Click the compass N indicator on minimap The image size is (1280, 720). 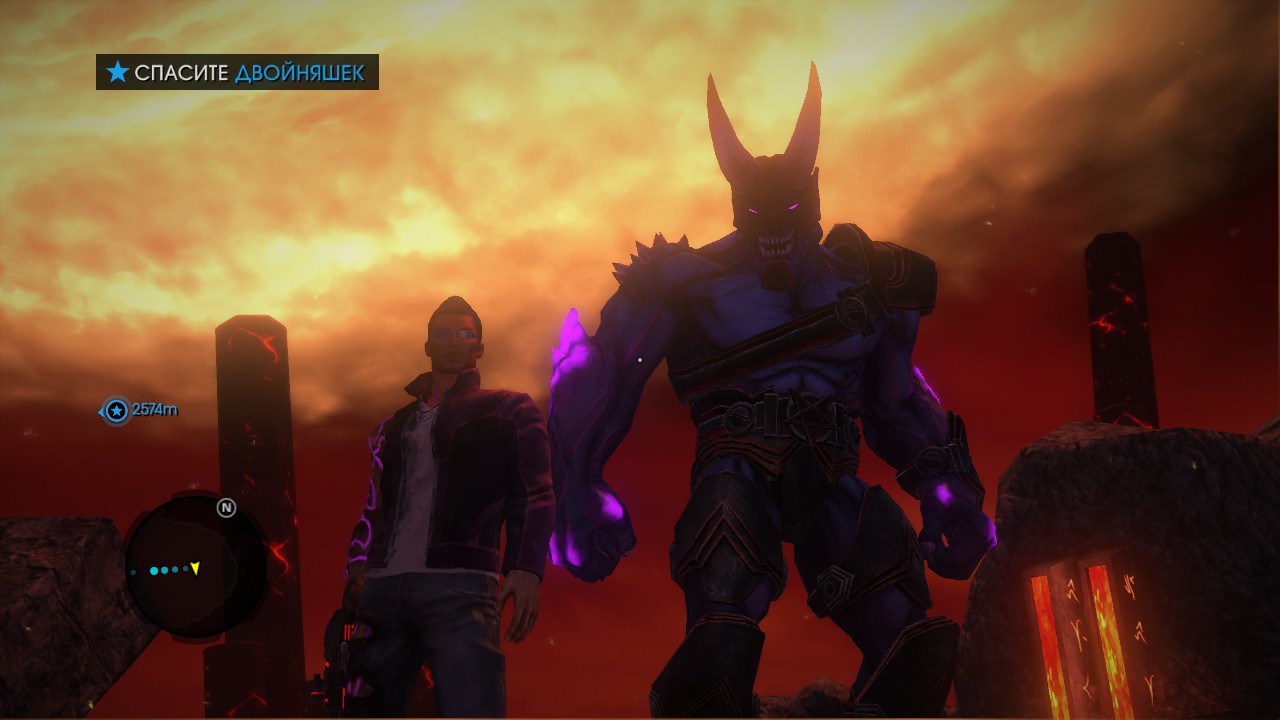tap(227, 507)
